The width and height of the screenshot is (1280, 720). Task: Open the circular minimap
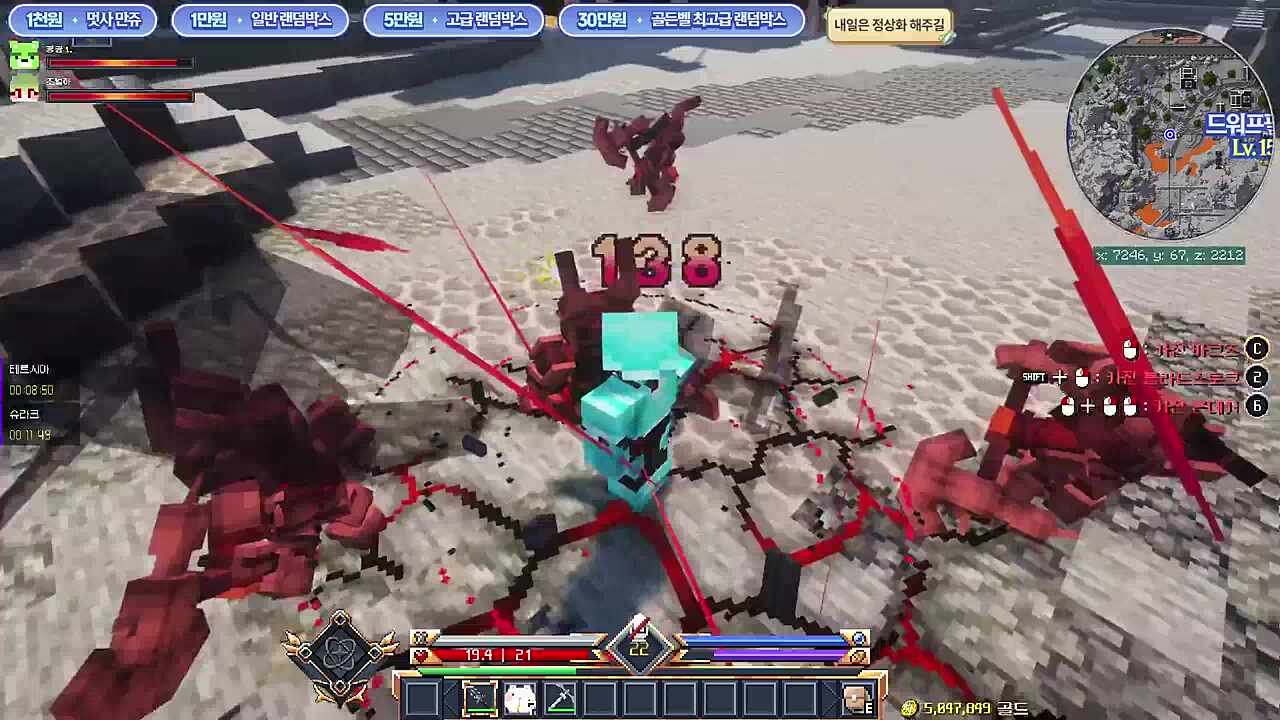[x=1168, y=135]
